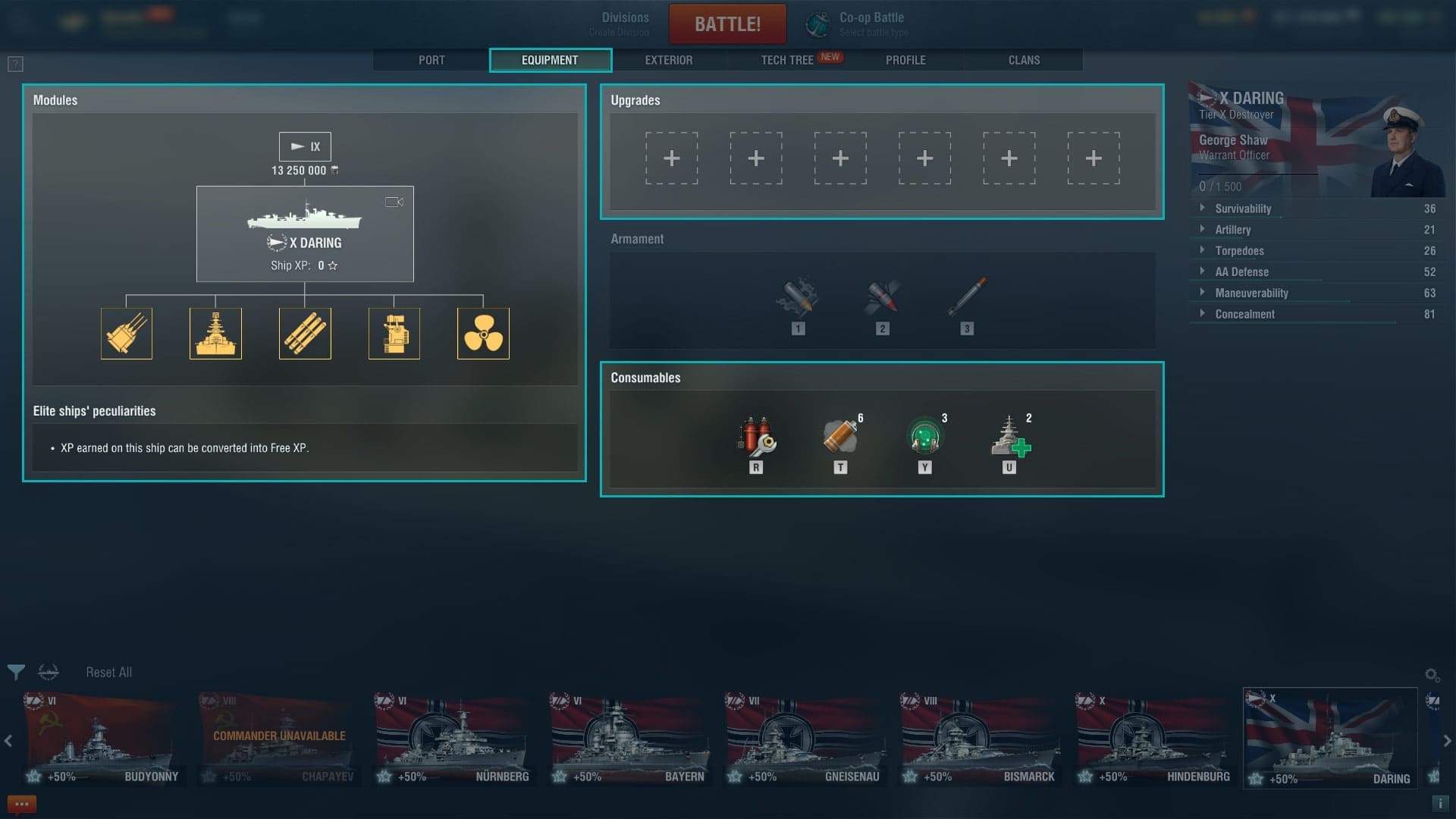Switch to the Port tab
This screenshot has width=1456, height=819.
(x=431, y=60)
